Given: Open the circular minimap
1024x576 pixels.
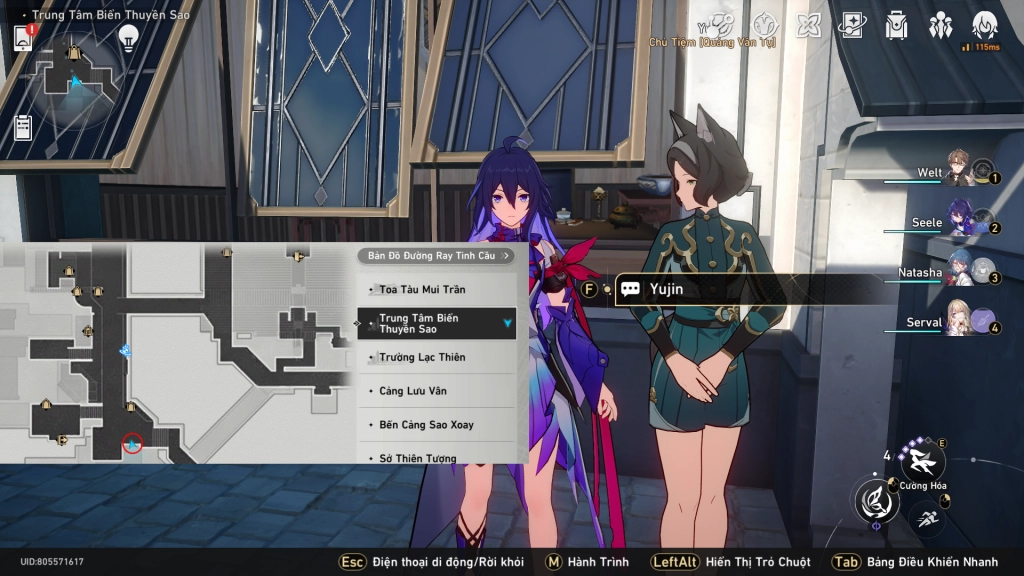Looking at the screenshot, I should click(x=75, y=82).
